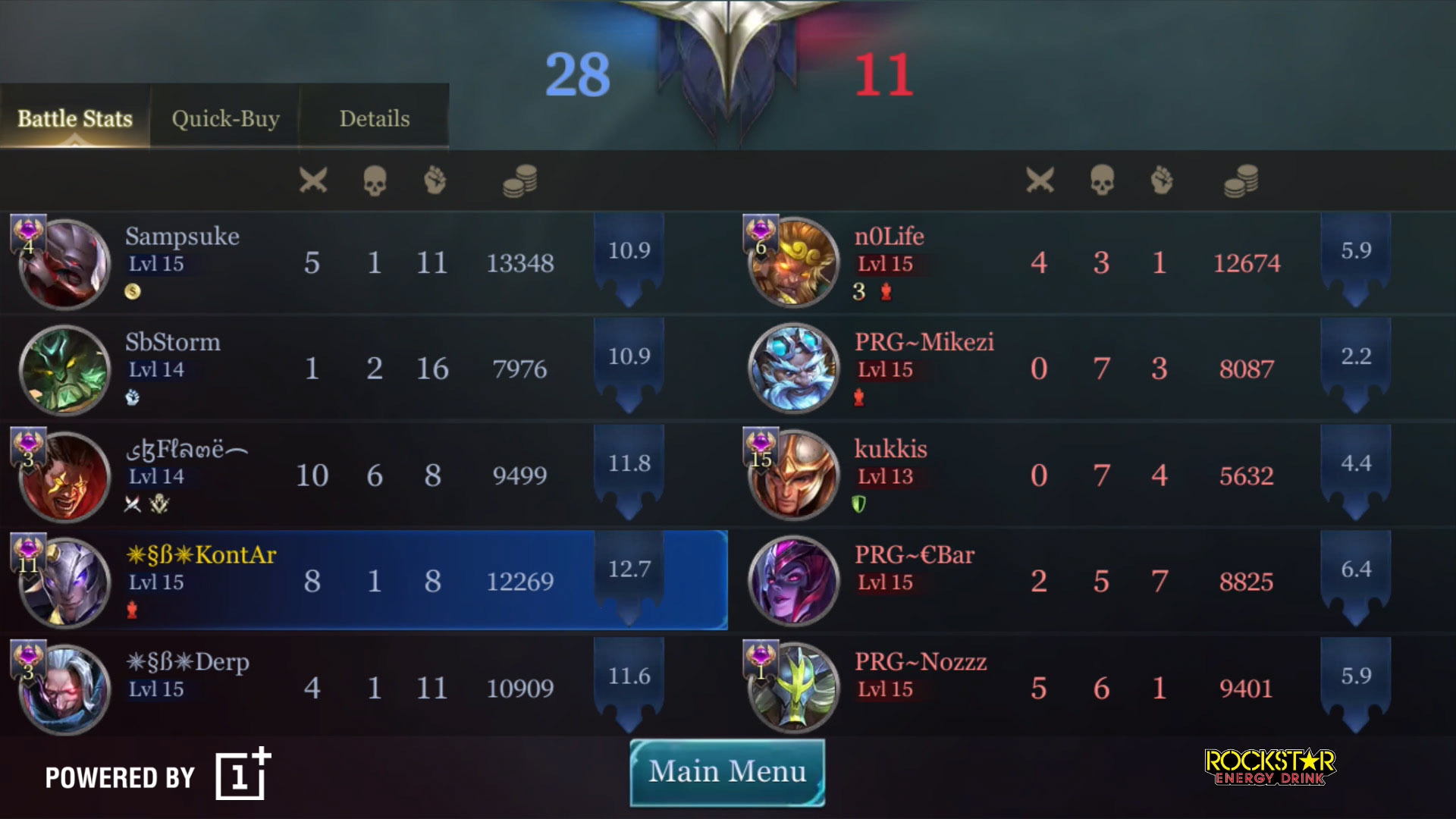Choose SbStorm's hero portrait
Image resolution: width=1456 pixels, height=819 pixels.
(65, 370)
